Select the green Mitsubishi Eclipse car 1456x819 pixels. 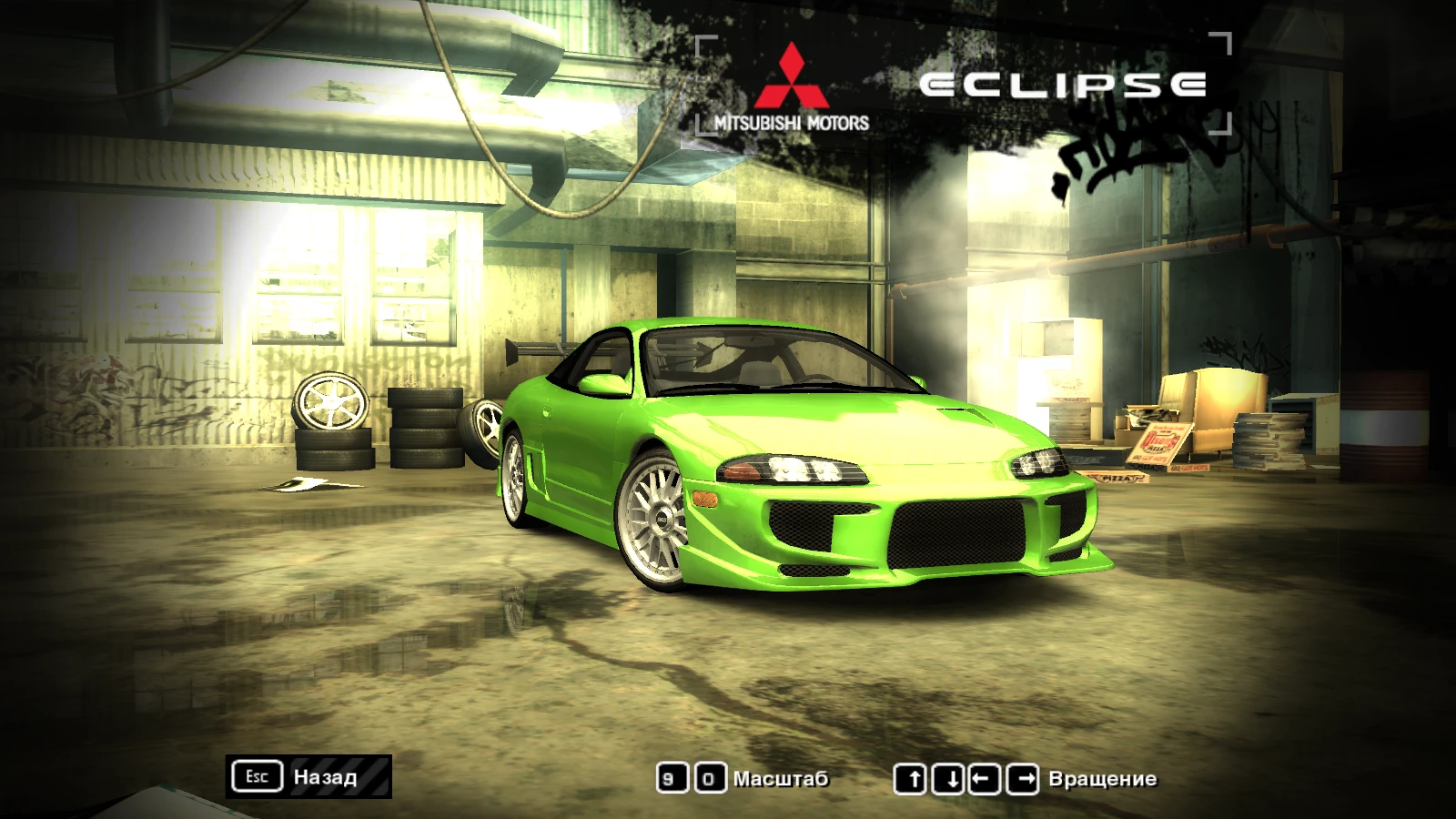coord(801,455)
